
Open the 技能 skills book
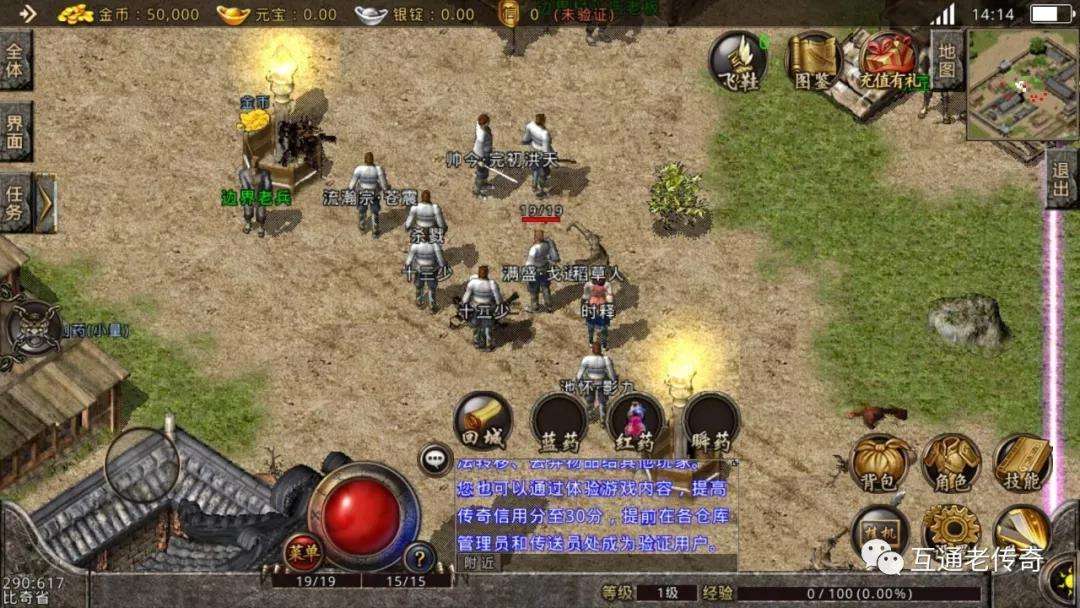(x=1021, y=464)
